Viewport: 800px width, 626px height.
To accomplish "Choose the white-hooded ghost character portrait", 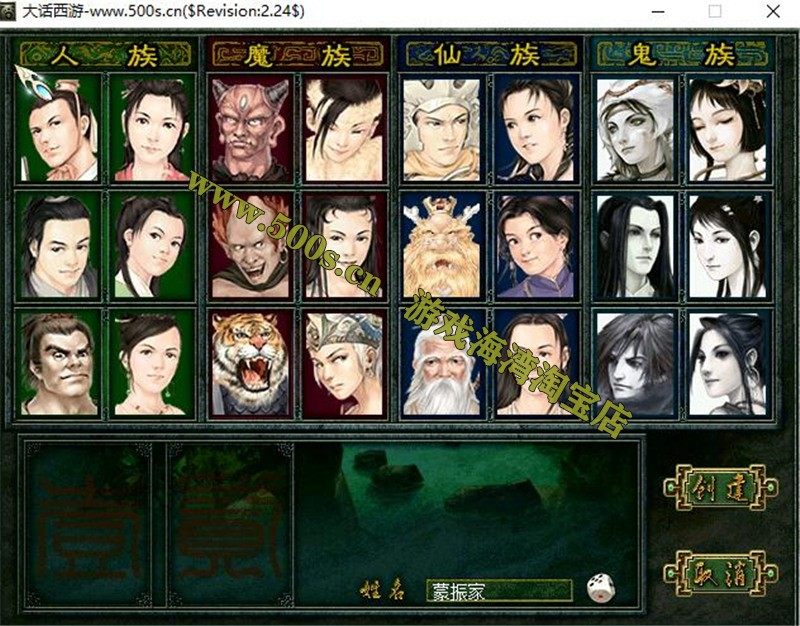I will click(x=634, y=128).
